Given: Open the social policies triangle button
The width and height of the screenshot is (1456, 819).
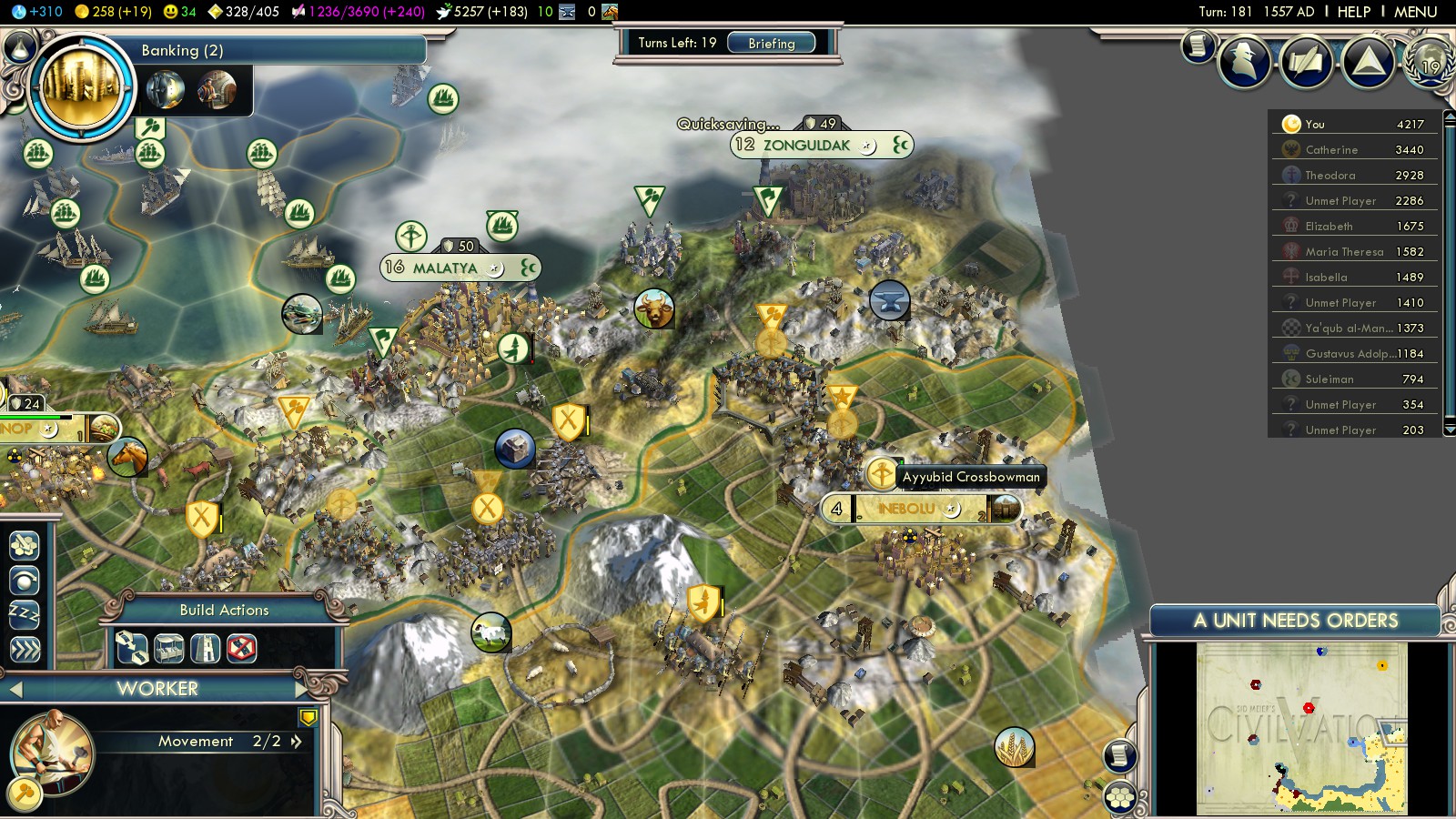Looking at the screenshot, I should tap(1368, 62).
